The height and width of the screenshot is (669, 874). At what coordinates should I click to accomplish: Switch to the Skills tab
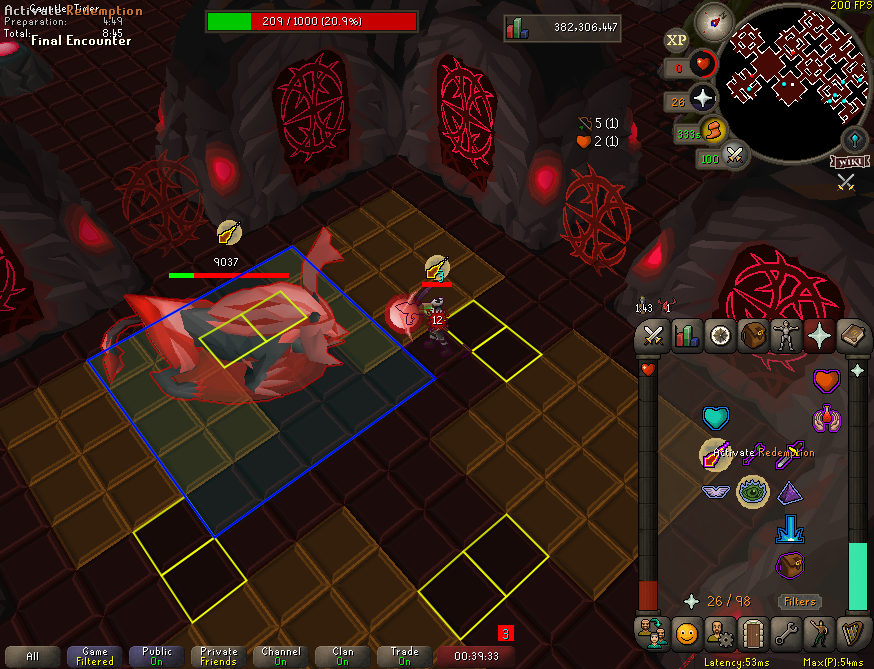point(686,336)
